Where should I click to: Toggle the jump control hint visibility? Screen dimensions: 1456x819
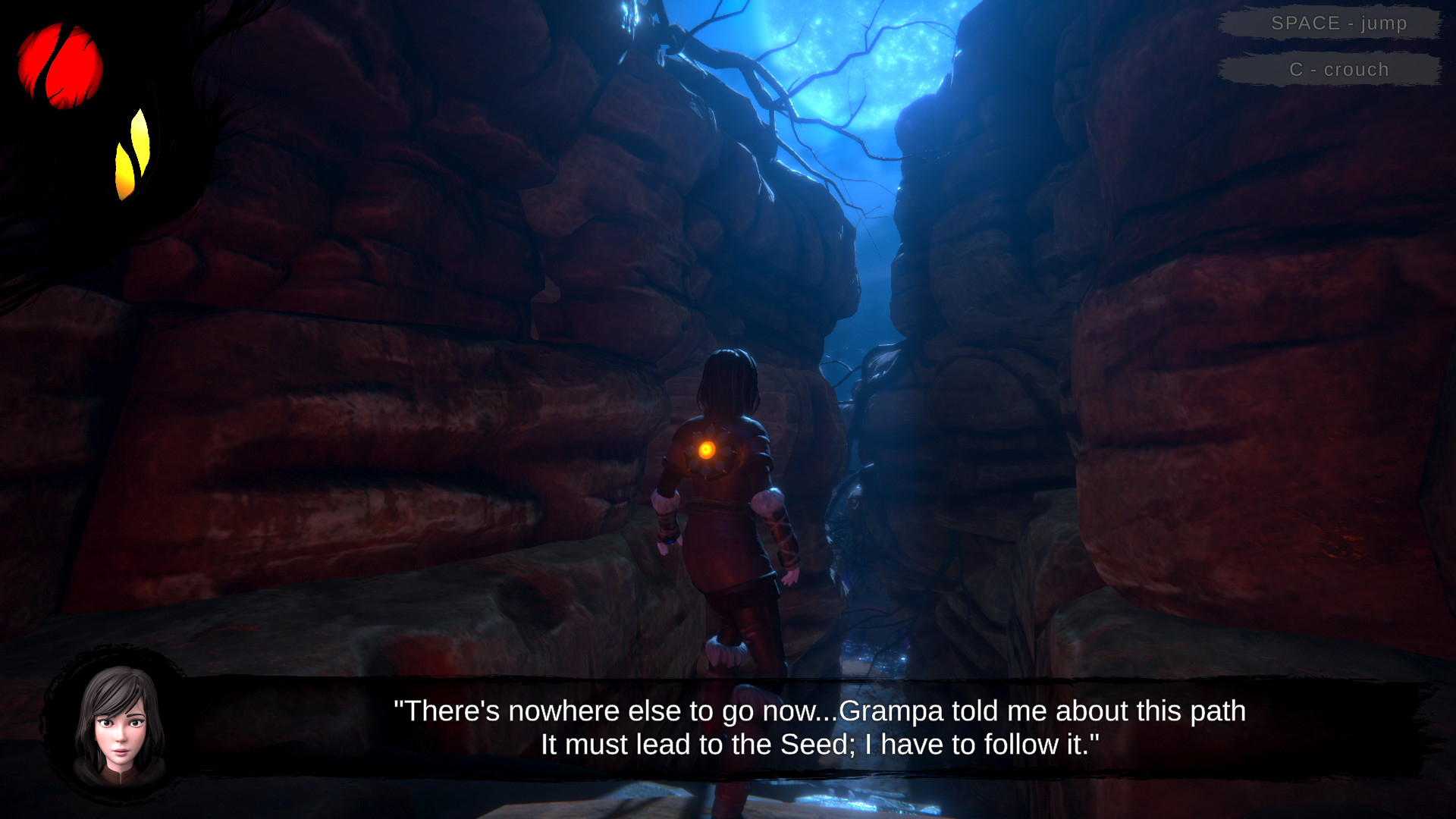pos(1337,23)
